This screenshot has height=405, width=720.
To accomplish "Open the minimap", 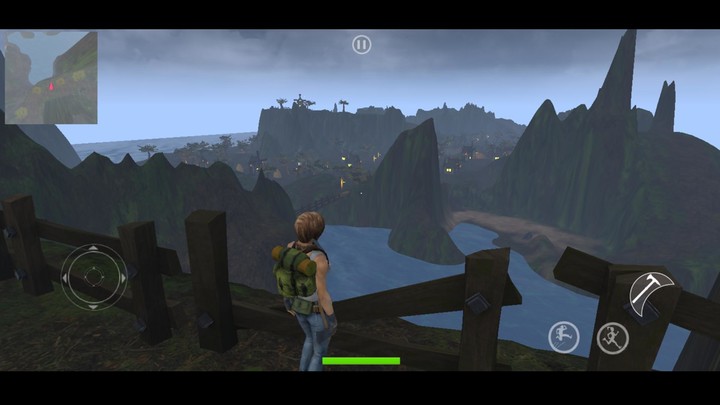I will click(x=50, y=77).
